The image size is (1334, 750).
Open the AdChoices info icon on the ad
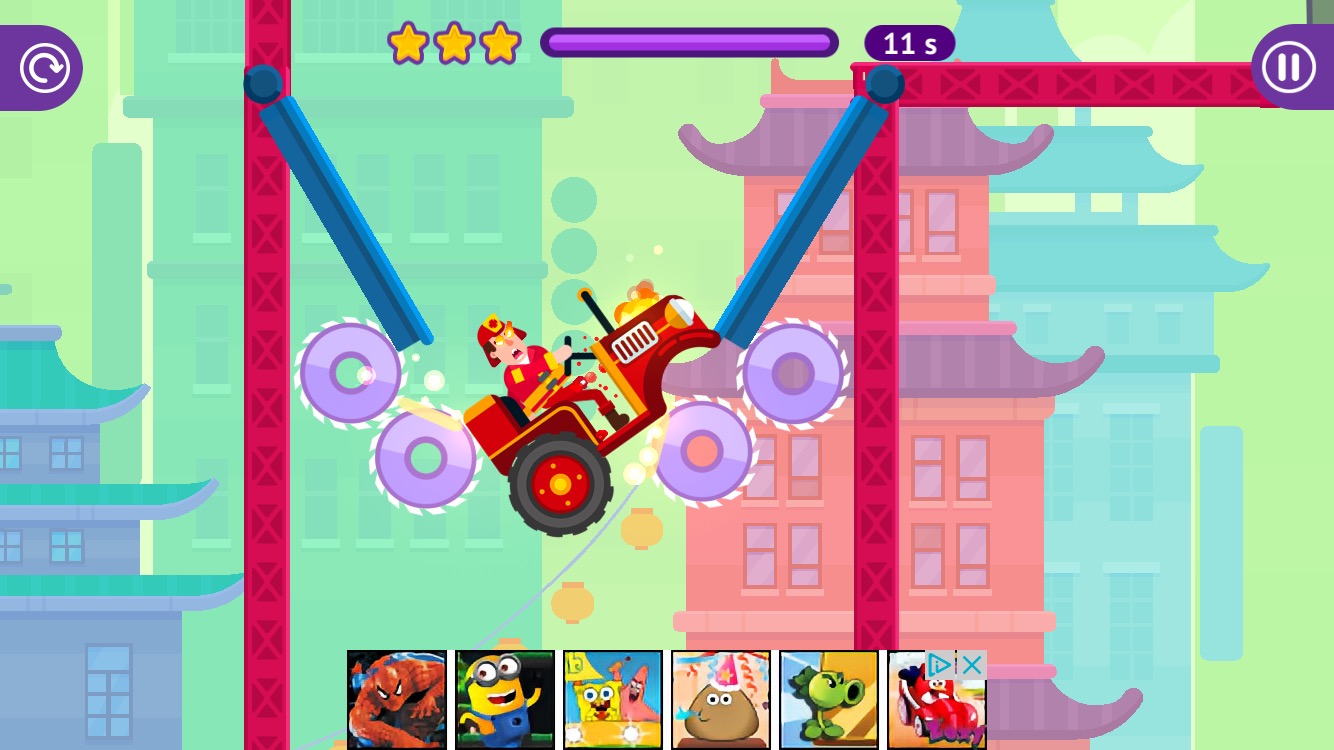coord(940,663)
